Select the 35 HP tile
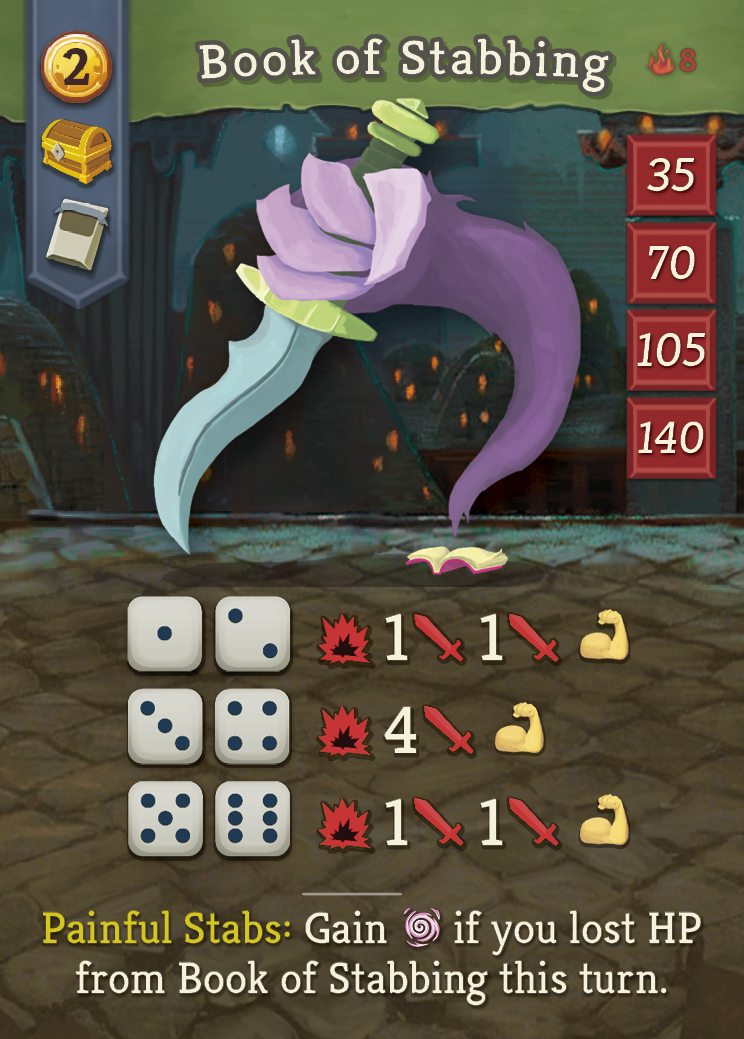 point(670,176)
